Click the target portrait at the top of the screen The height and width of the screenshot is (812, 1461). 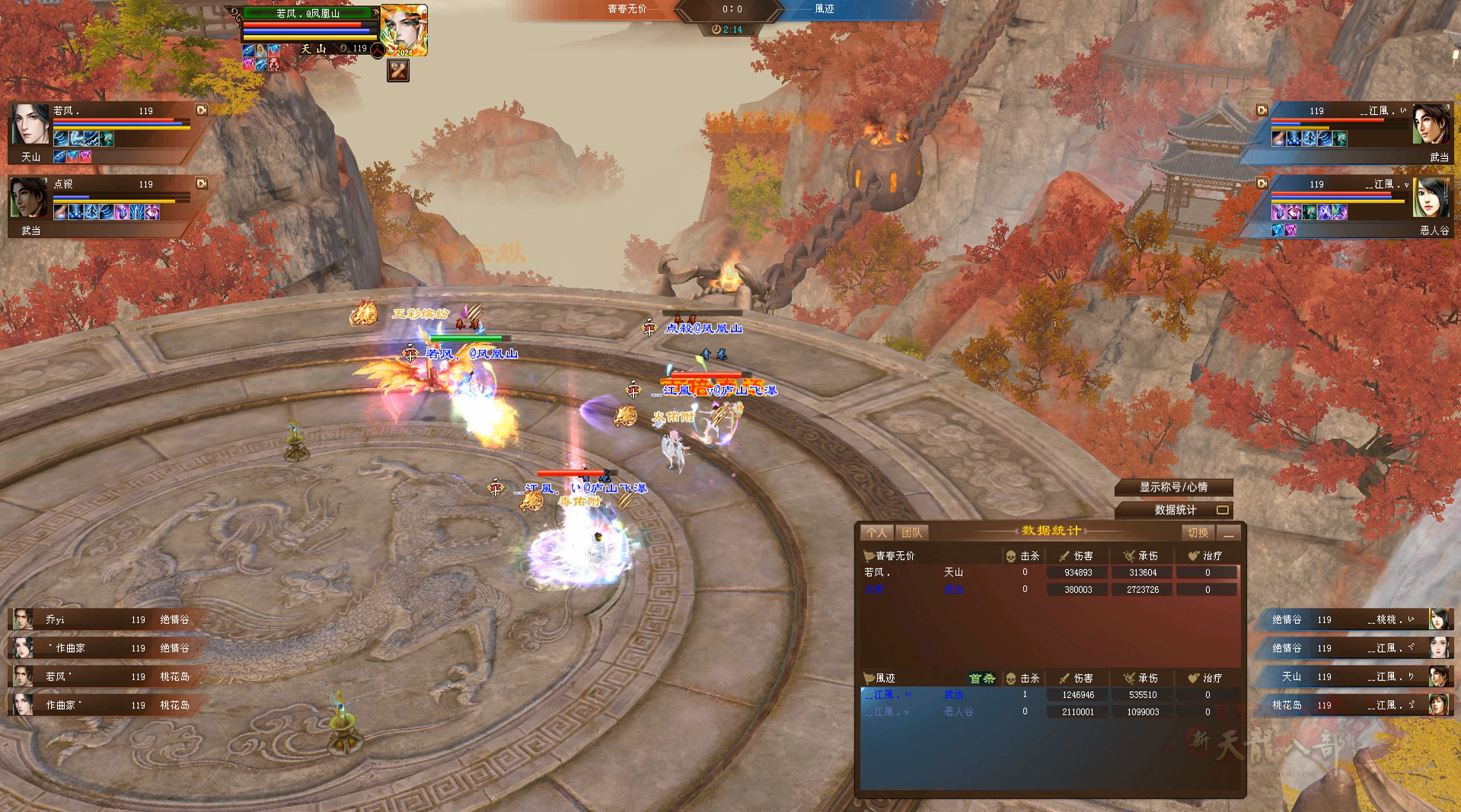403,29
